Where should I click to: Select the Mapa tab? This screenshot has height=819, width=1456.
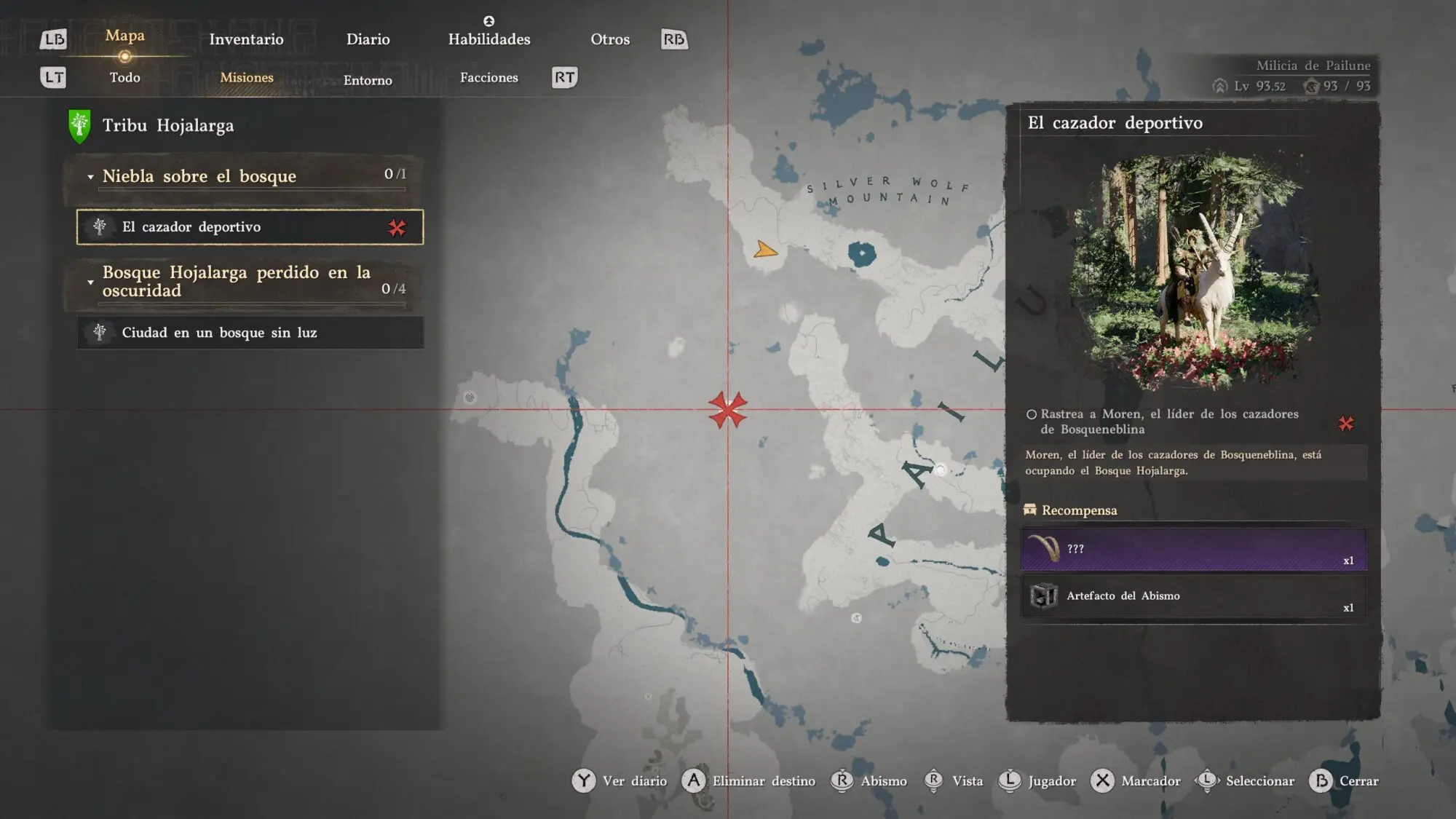[124, 36]
